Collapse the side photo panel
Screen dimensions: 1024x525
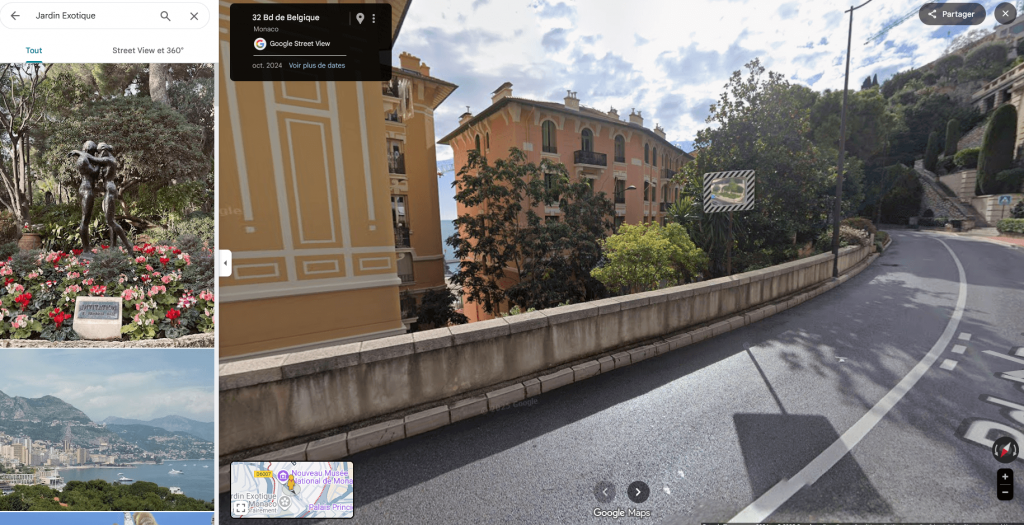click(x=225, y=263)
